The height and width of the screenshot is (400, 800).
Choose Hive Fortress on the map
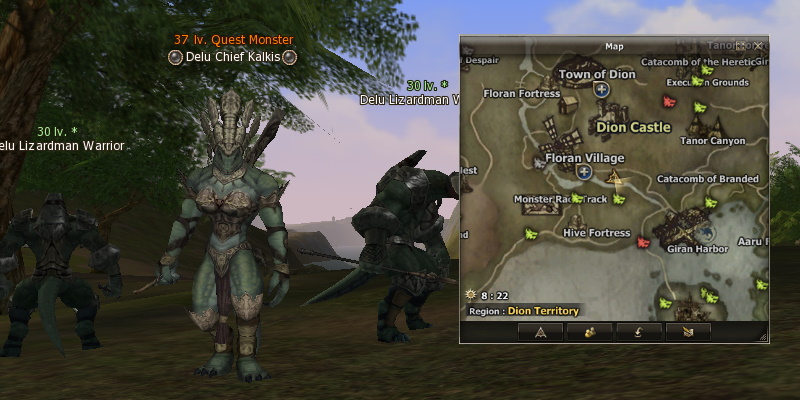pos(597,233)
